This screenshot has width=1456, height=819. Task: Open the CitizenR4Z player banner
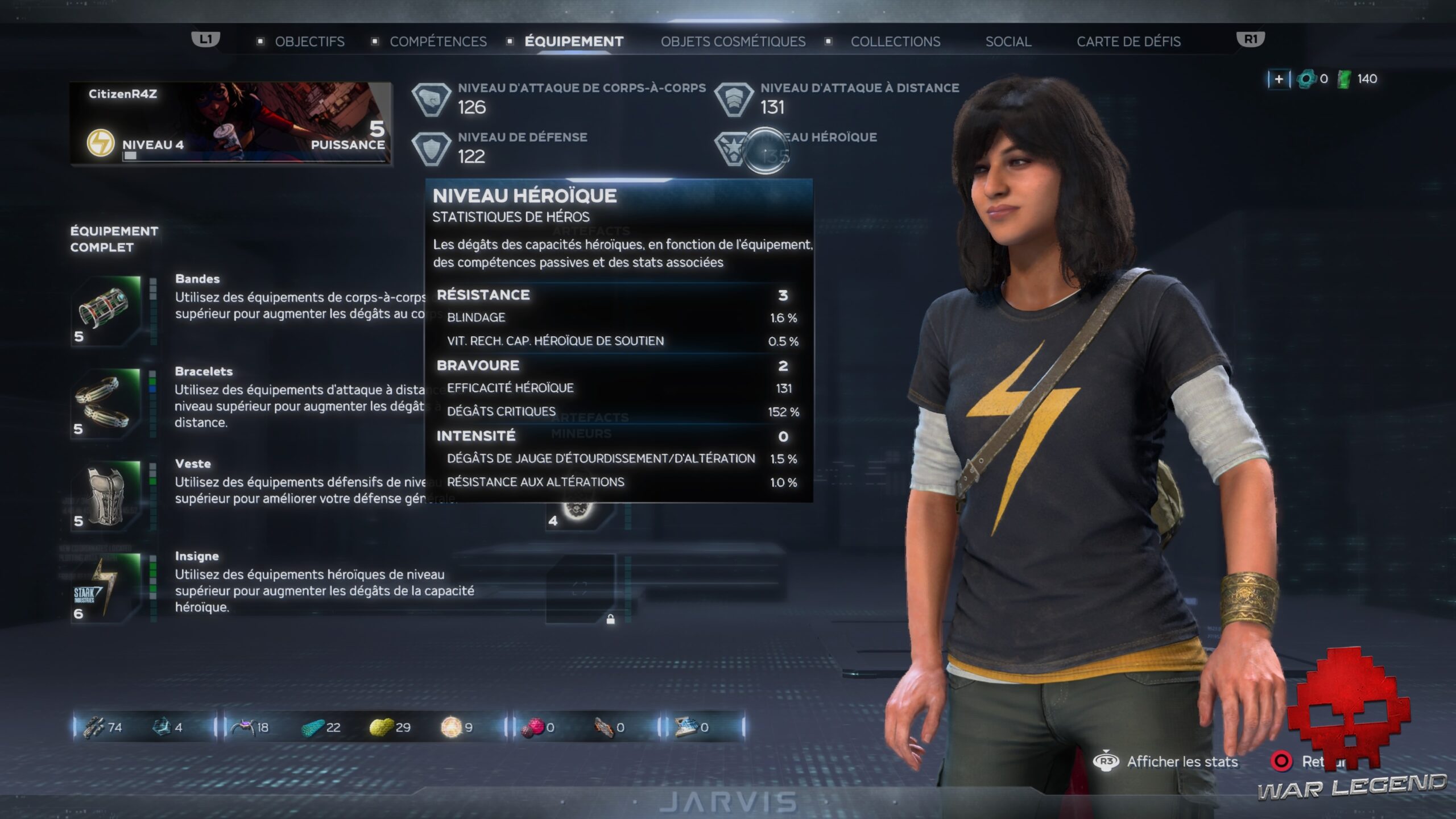coord(230,123)
